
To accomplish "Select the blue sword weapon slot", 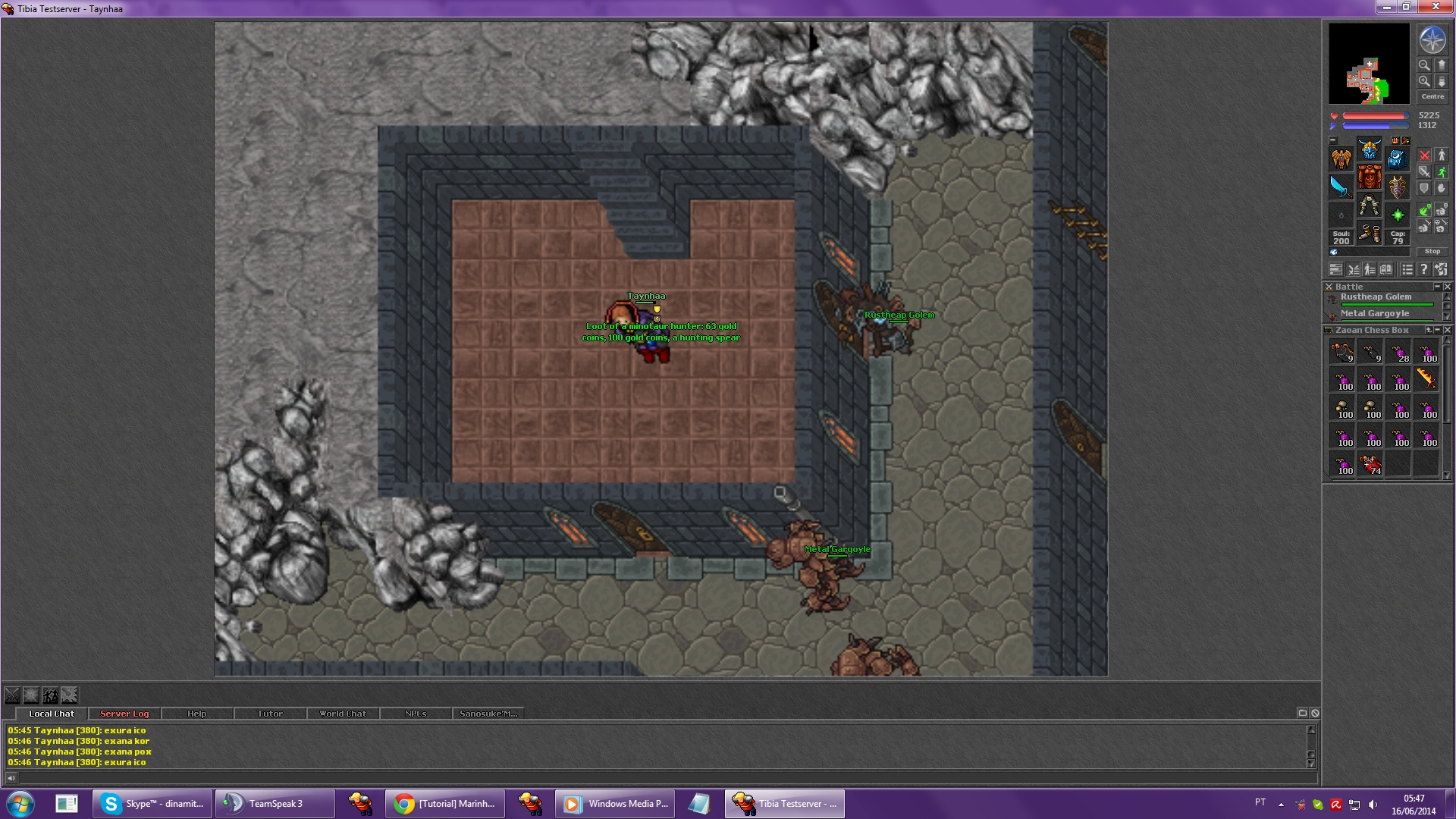I will pyautogui.click(x=1341, y=186).
